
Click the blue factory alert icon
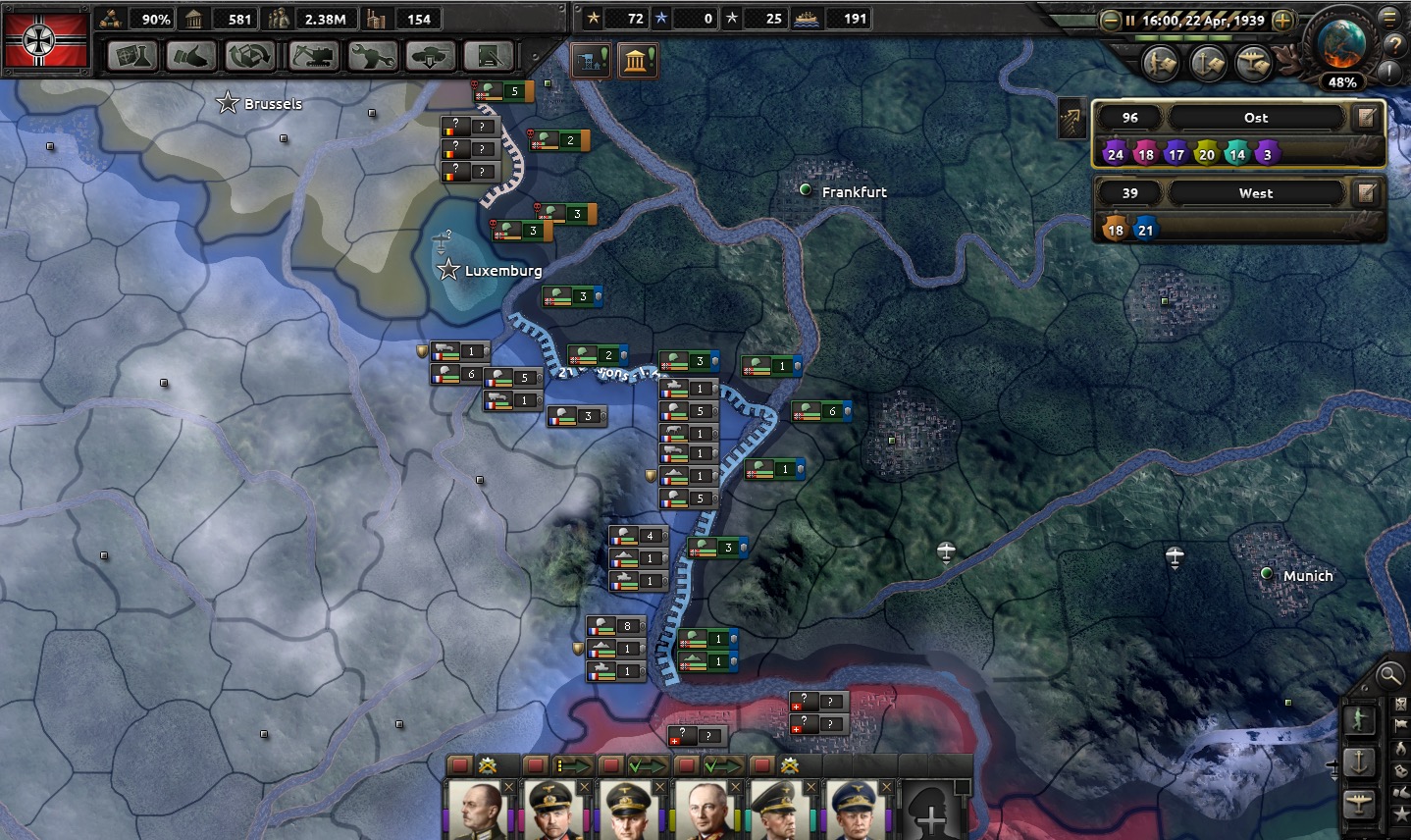click(x=591, y=62)
